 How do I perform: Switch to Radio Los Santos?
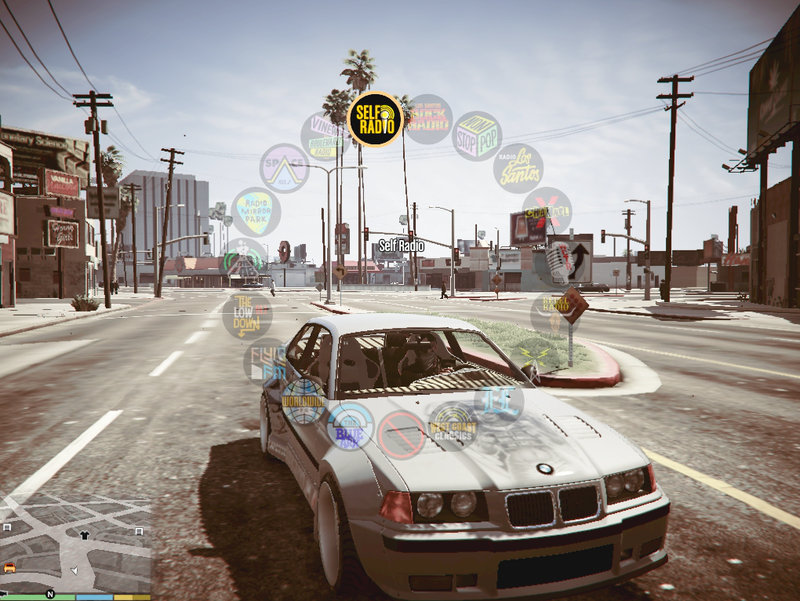[519, 168]
